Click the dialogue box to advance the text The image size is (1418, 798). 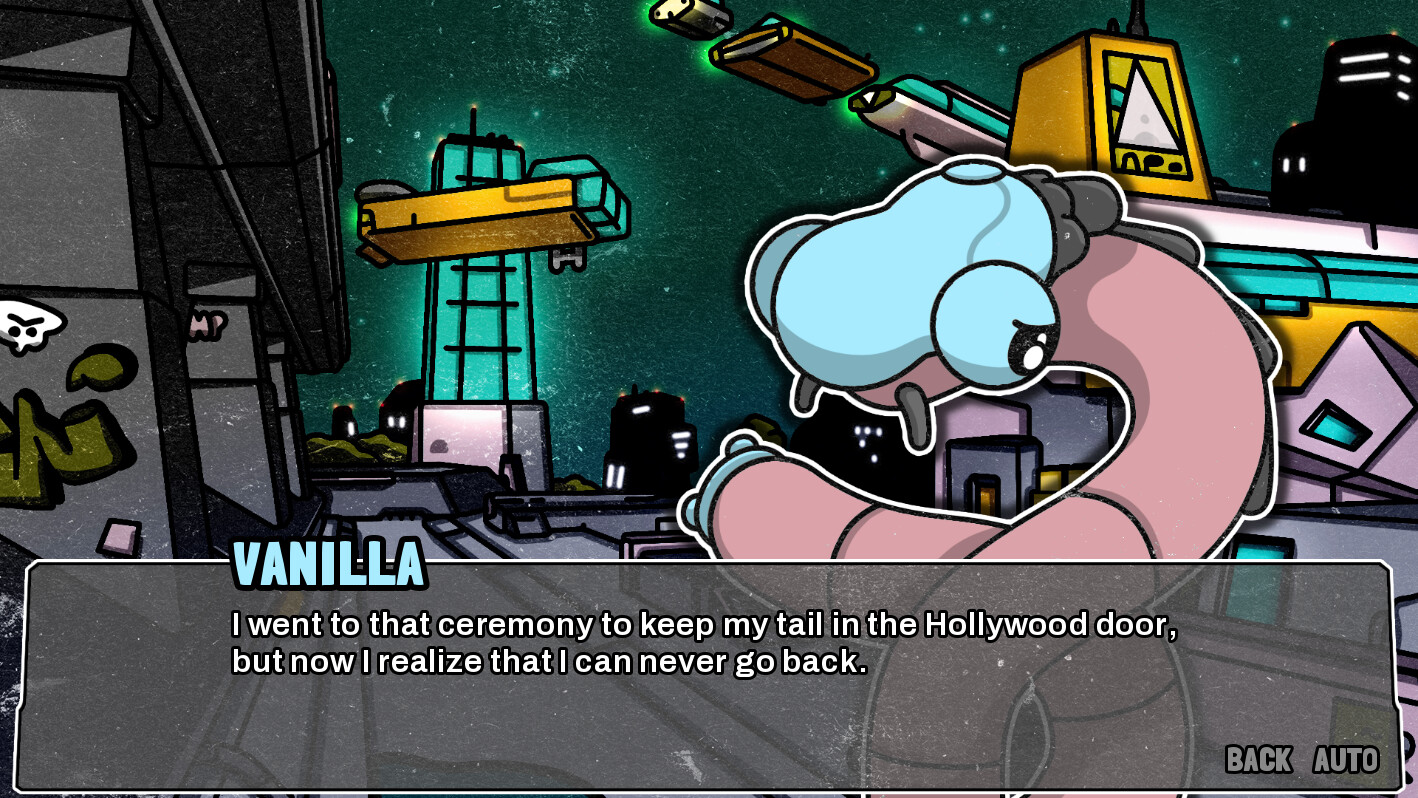click(700, 710)
